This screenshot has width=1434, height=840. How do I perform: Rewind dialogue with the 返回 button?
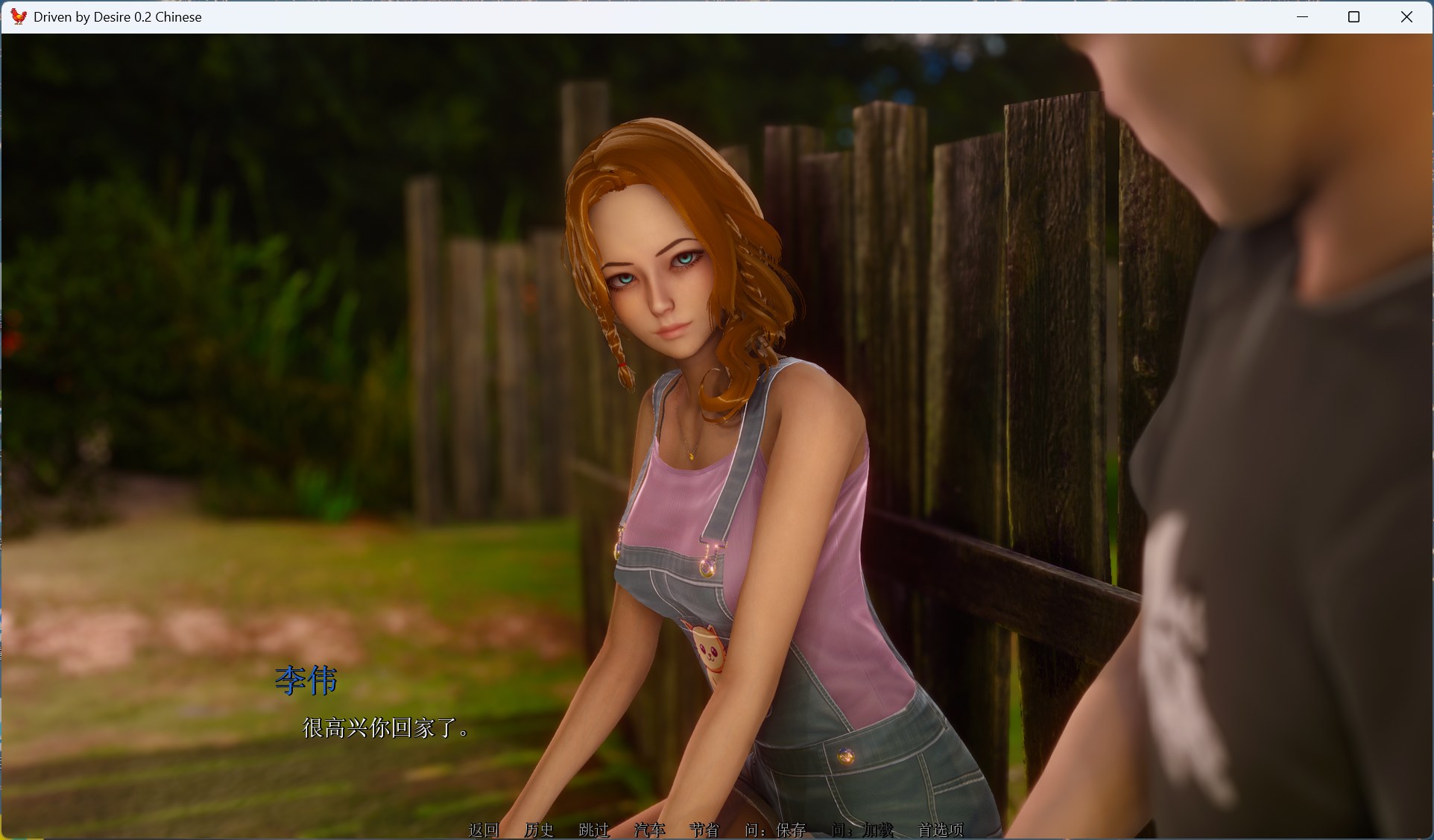click(484, 830)
